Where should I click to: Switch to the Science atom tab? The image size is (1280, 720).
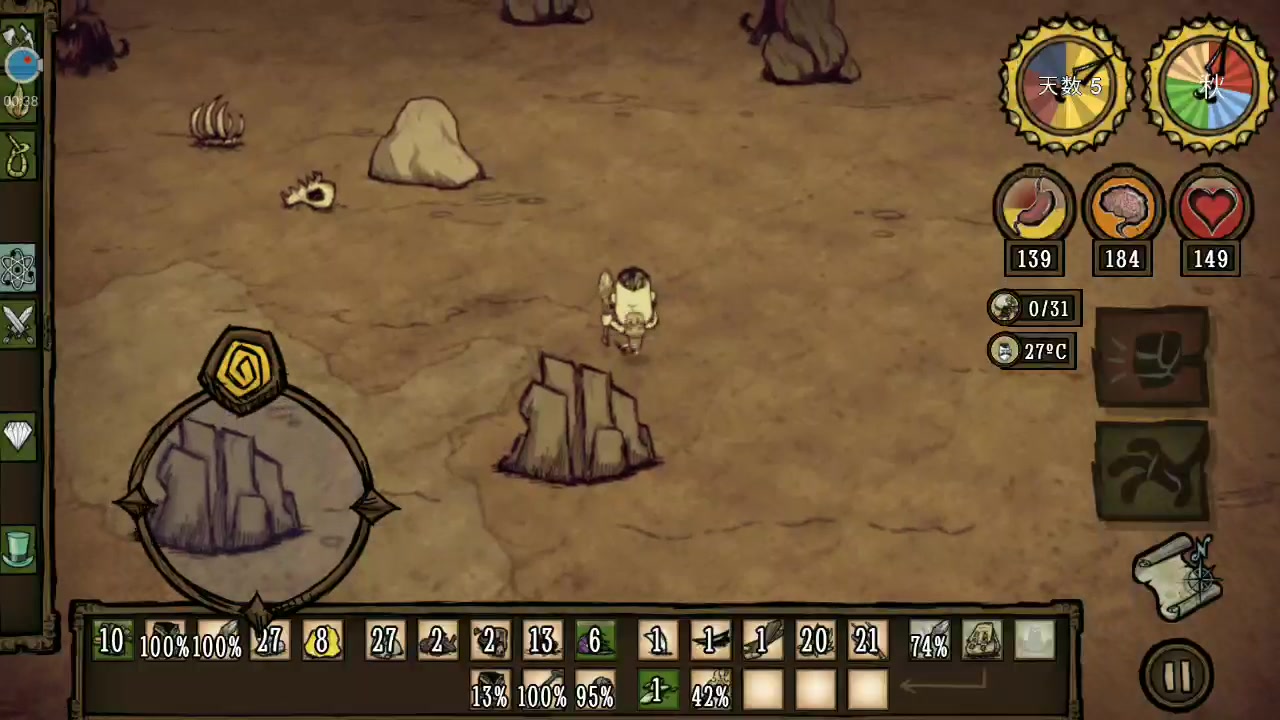[18, 268]
